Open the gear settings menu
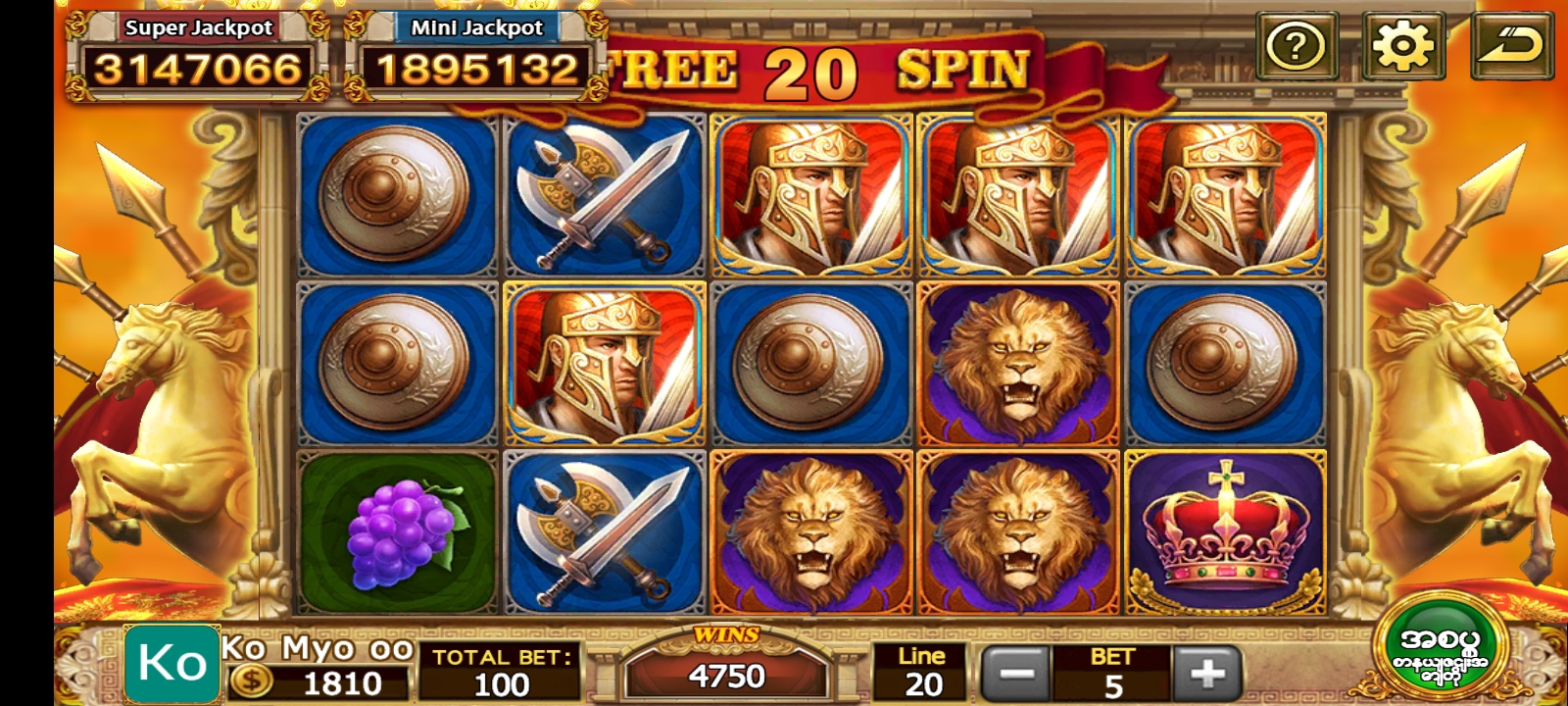 pyautogui.click(x=1402, y=46)
